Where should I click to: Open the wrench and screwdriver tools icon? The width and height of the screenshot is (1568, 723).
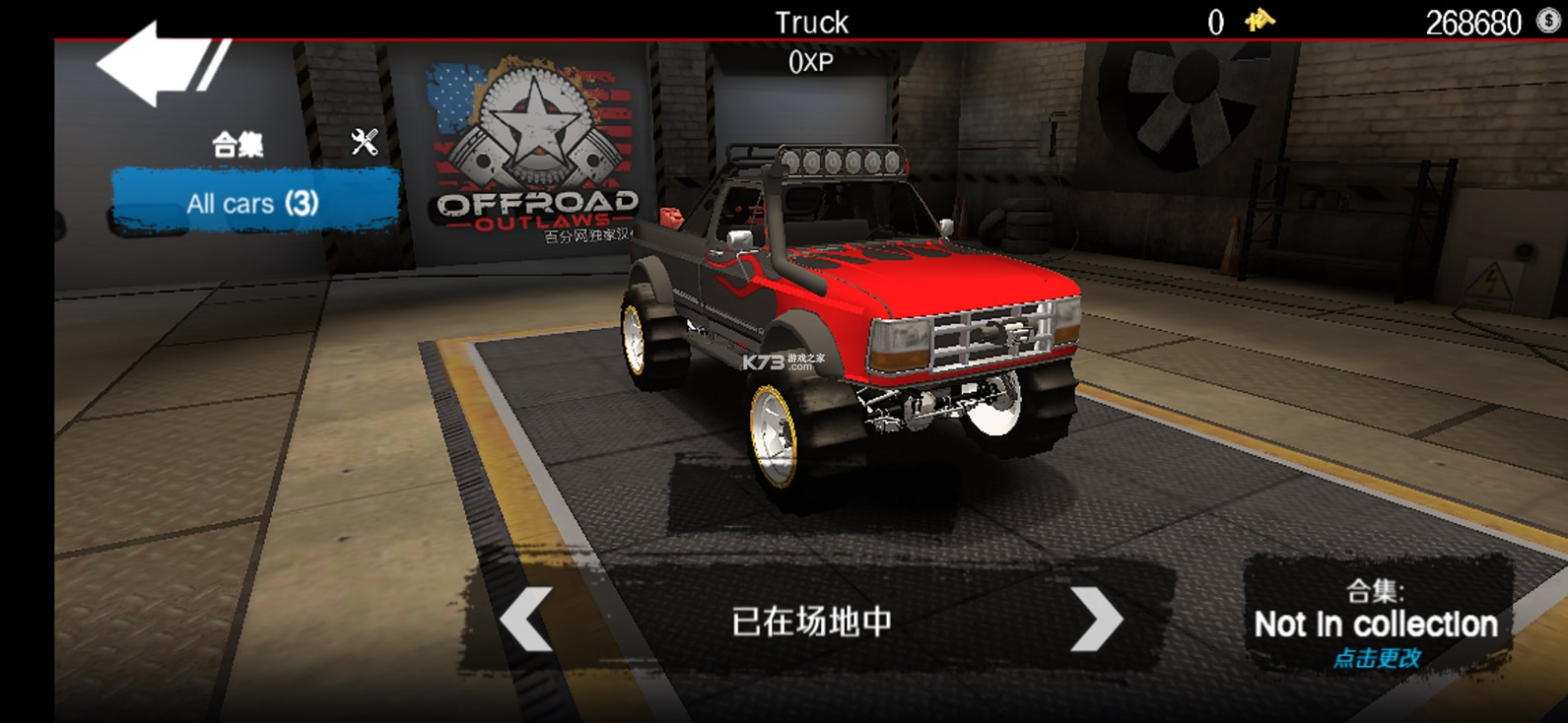365,143
